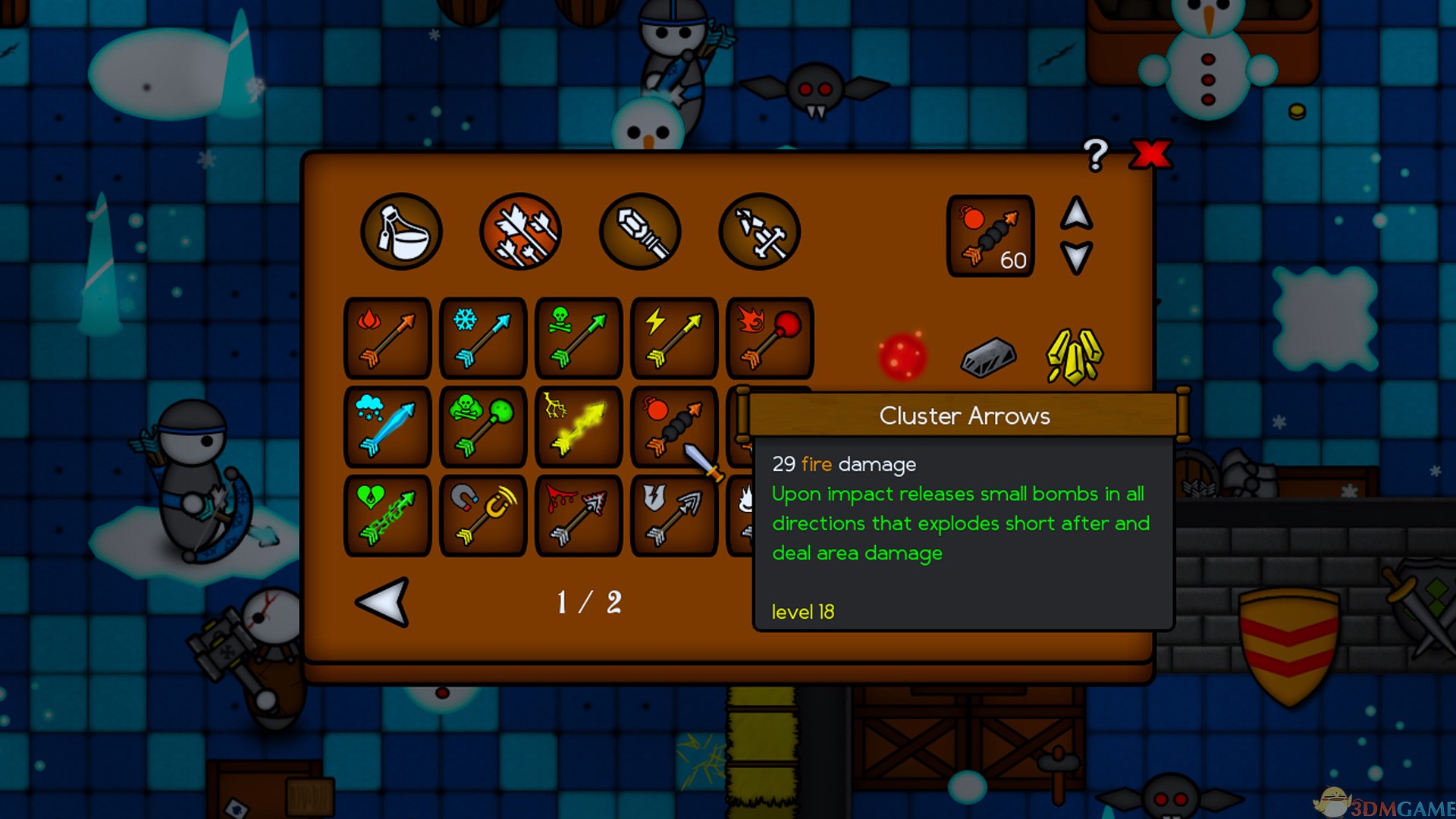Close the crafting window with red X
This screenshot has height=819, width=1456.
tap(1150, 154)
